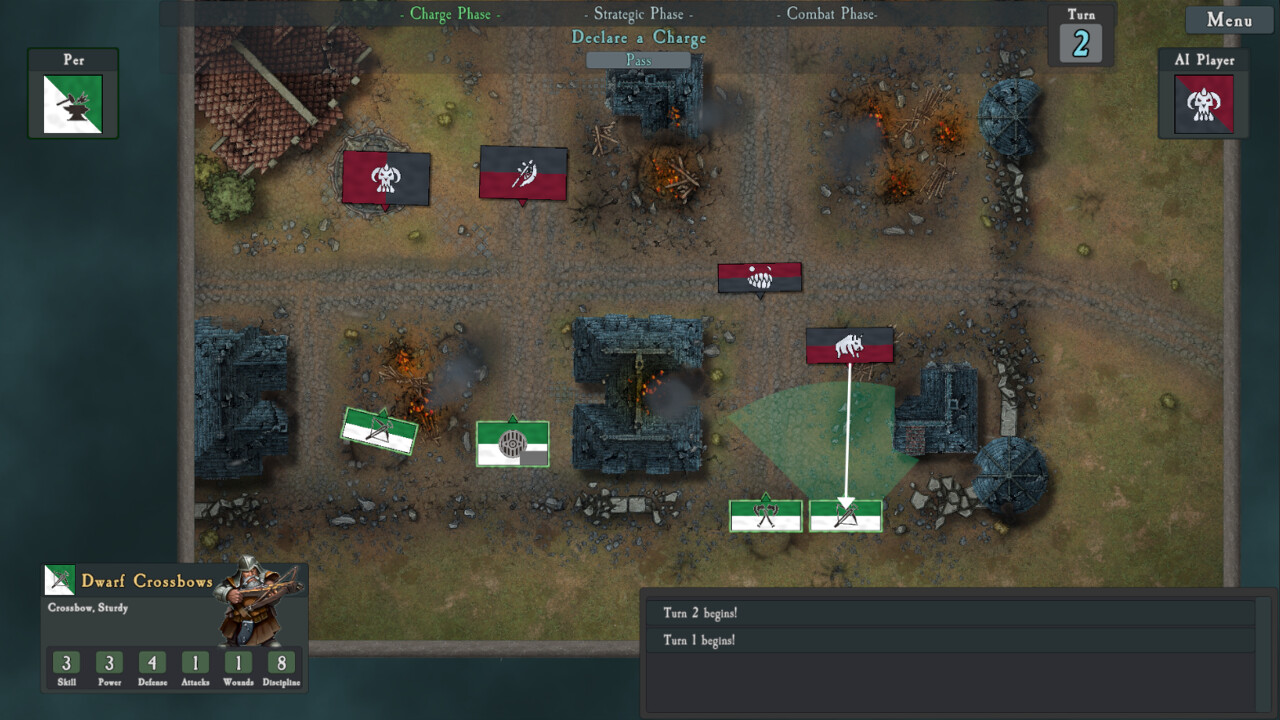Click the Discipline stat value of 8

[x=282, y=663]
